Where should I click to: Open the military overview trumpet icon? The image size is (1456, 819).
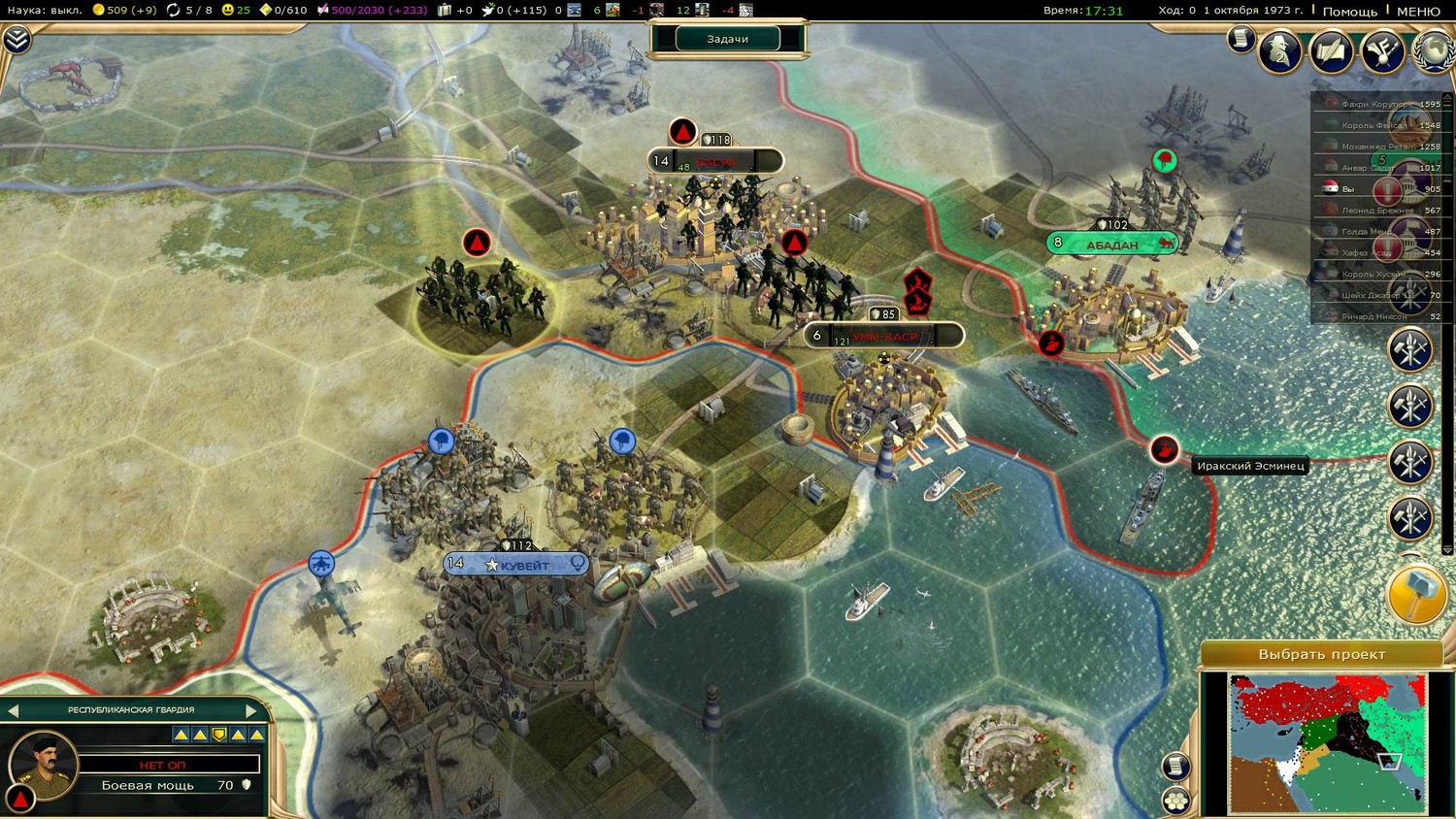[x=1382, y=50]
